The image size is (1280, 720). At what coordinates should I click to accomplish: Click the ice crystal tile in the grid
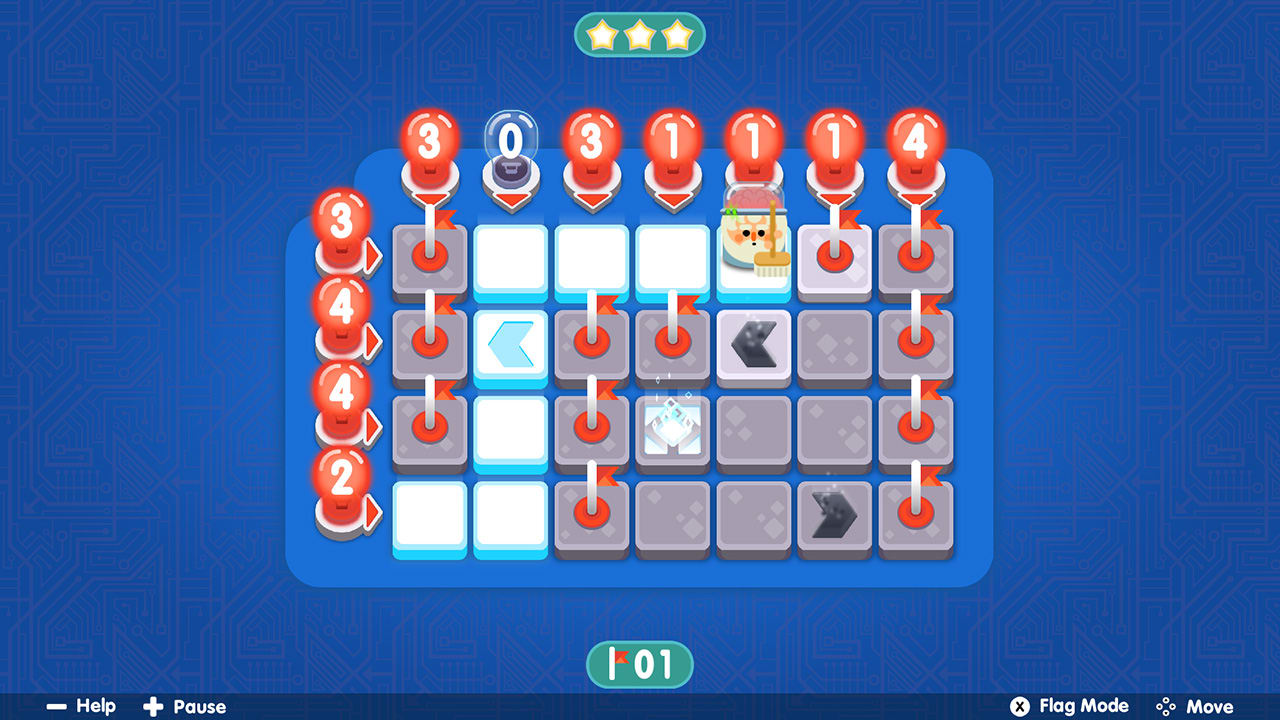[x=673, y=430]
